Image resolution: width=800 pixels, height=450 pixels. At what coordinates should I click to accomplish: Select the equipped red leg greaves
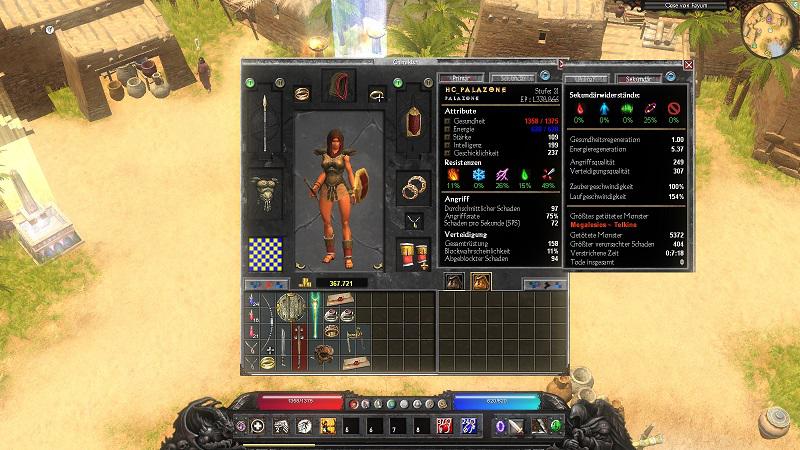coord(412,255)
